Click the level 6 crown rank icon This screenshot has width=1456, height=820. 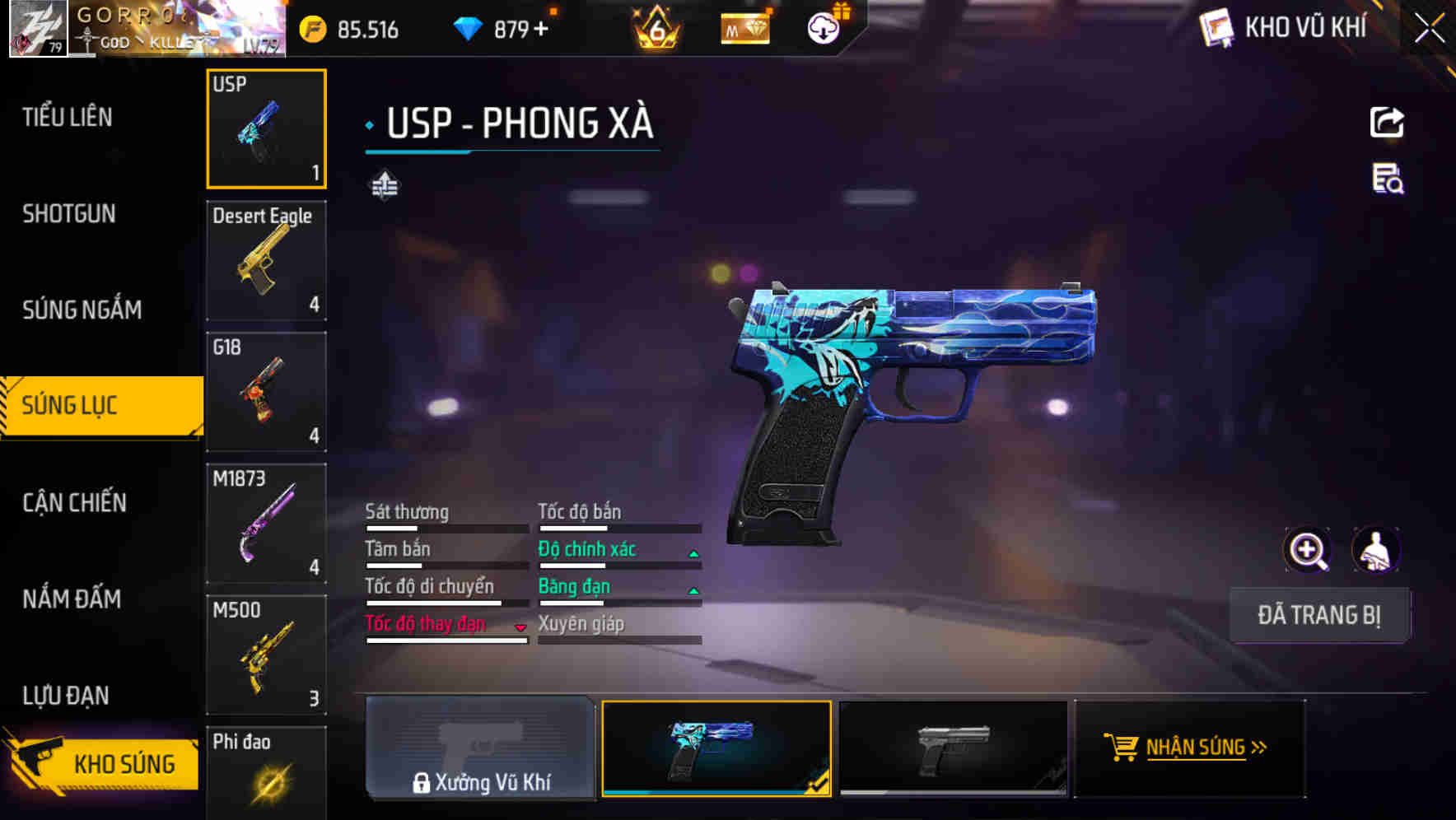coord(655,27)
